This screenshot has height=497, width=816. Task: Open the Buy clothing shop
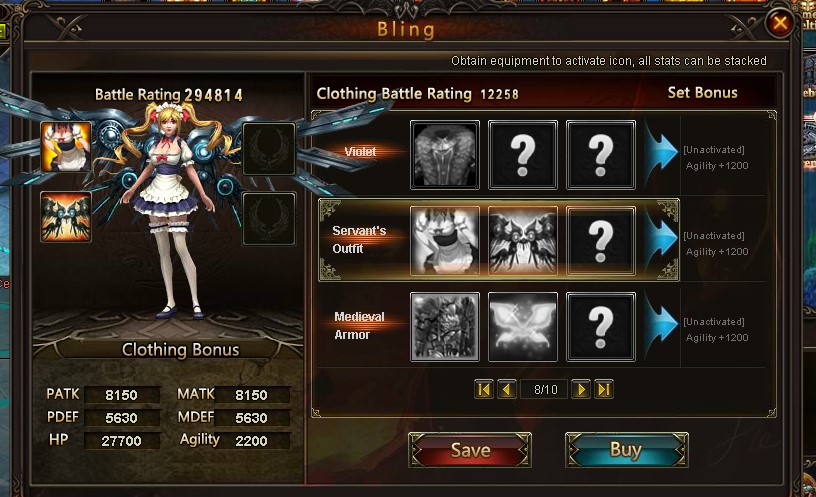[625, 450]
